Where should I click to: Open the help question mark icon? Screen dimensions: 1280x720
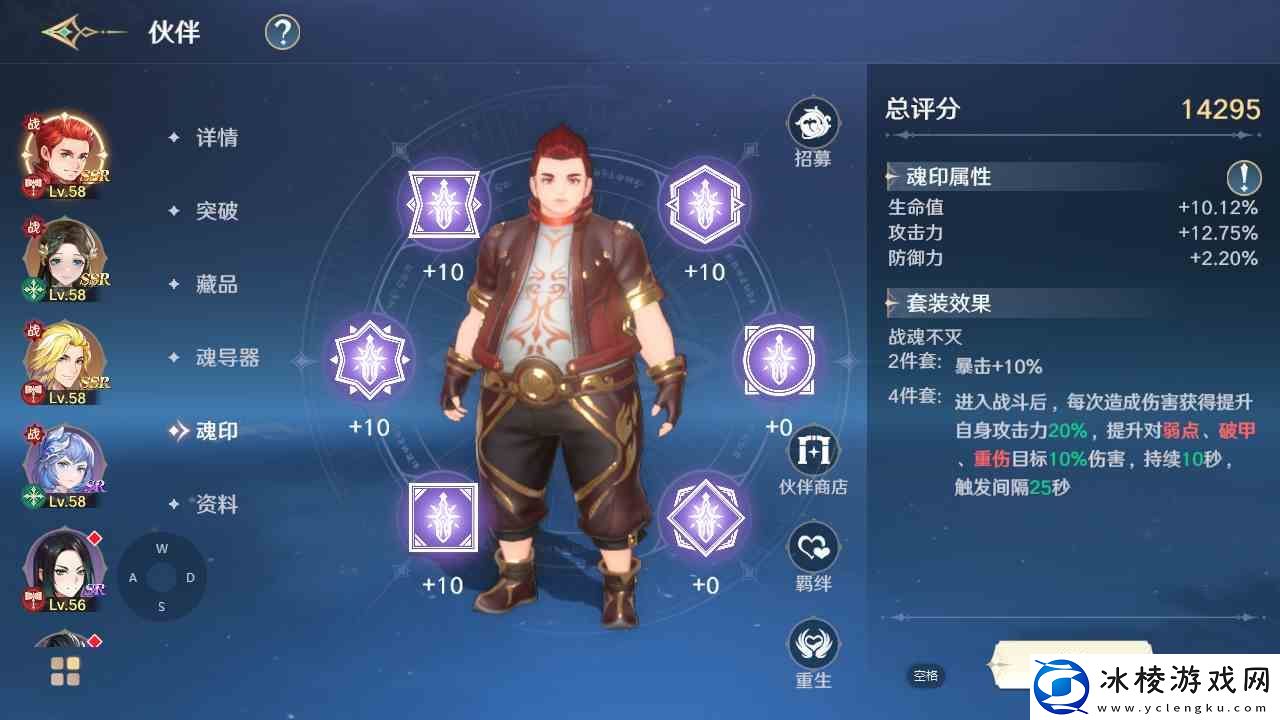pyautogui.click(x=280, y=32)
